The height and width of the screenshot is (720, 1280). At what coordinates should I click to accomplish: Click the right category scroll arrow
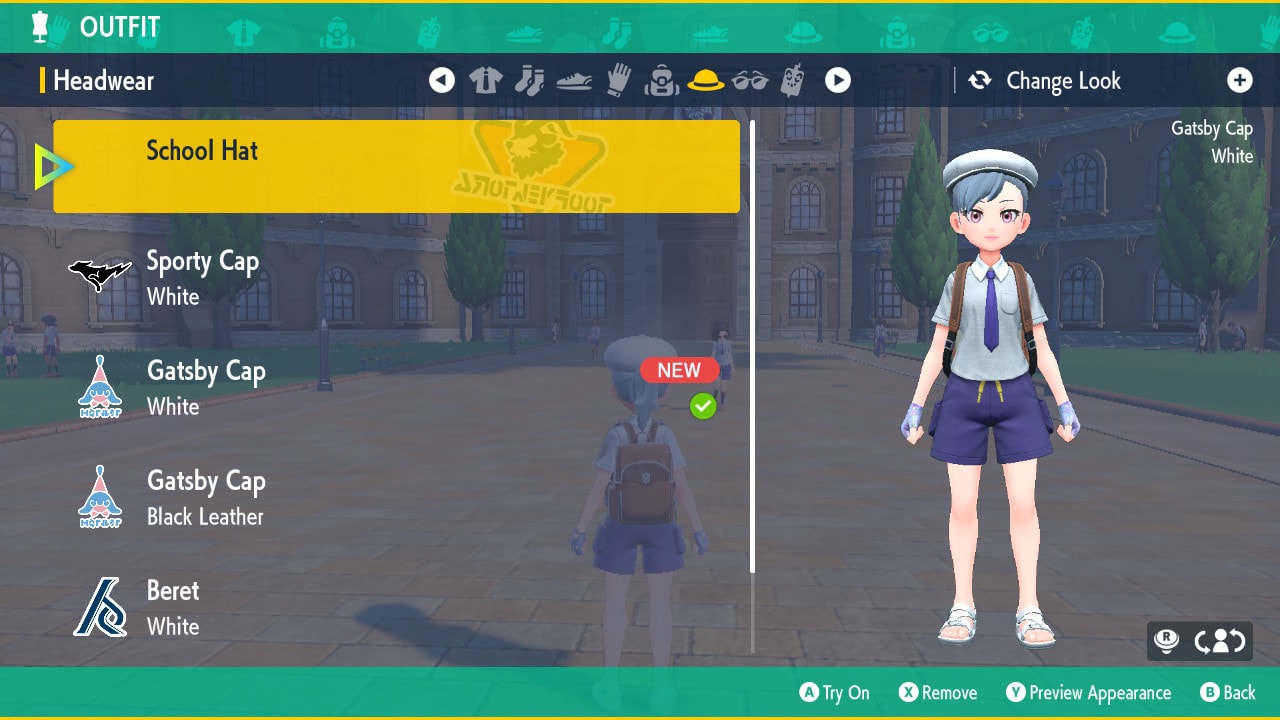[838, 80]
